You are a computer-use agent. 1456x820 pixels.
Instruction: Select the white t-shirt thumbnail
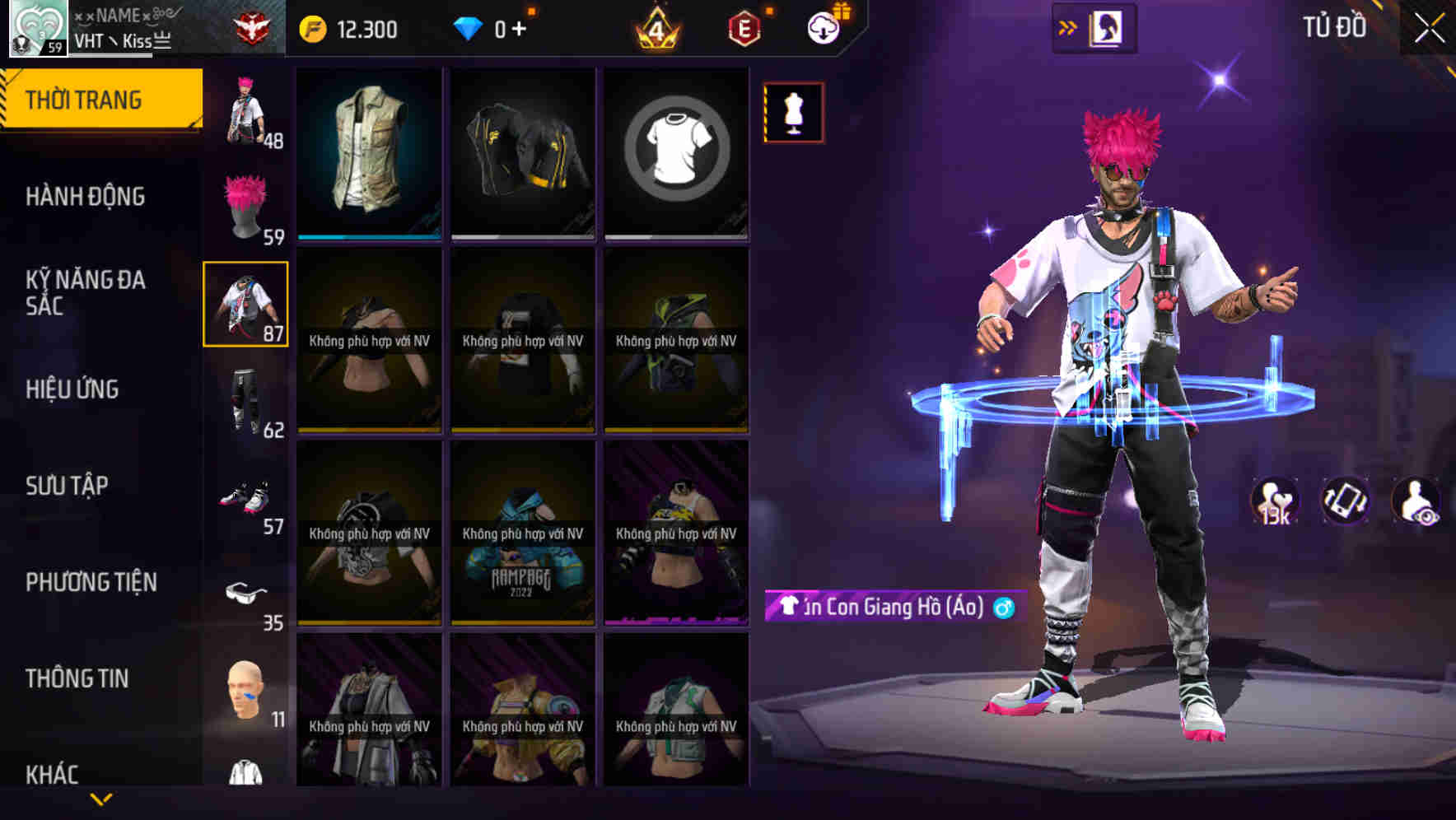tap(677, 152)
